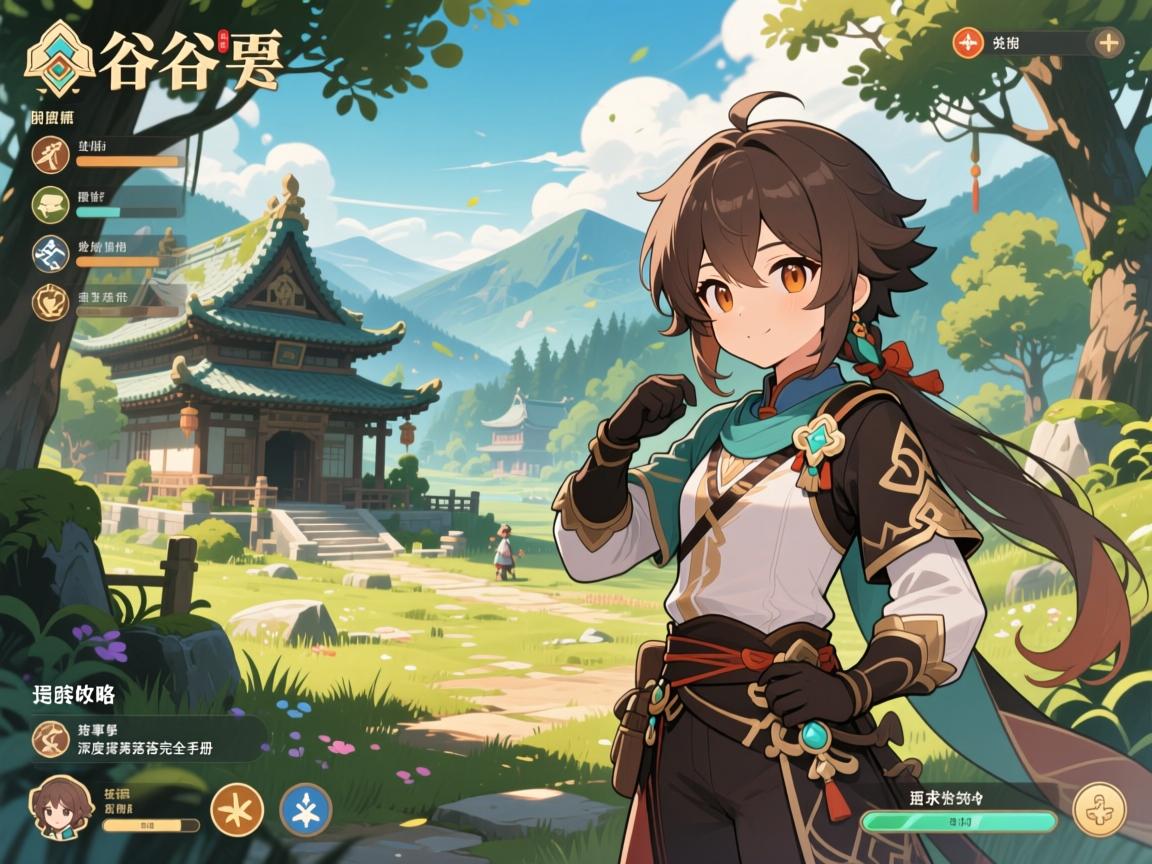1152x864 pixels.
Task: Click the plus button beside the currency counter
Action: tap(1109, 42)
